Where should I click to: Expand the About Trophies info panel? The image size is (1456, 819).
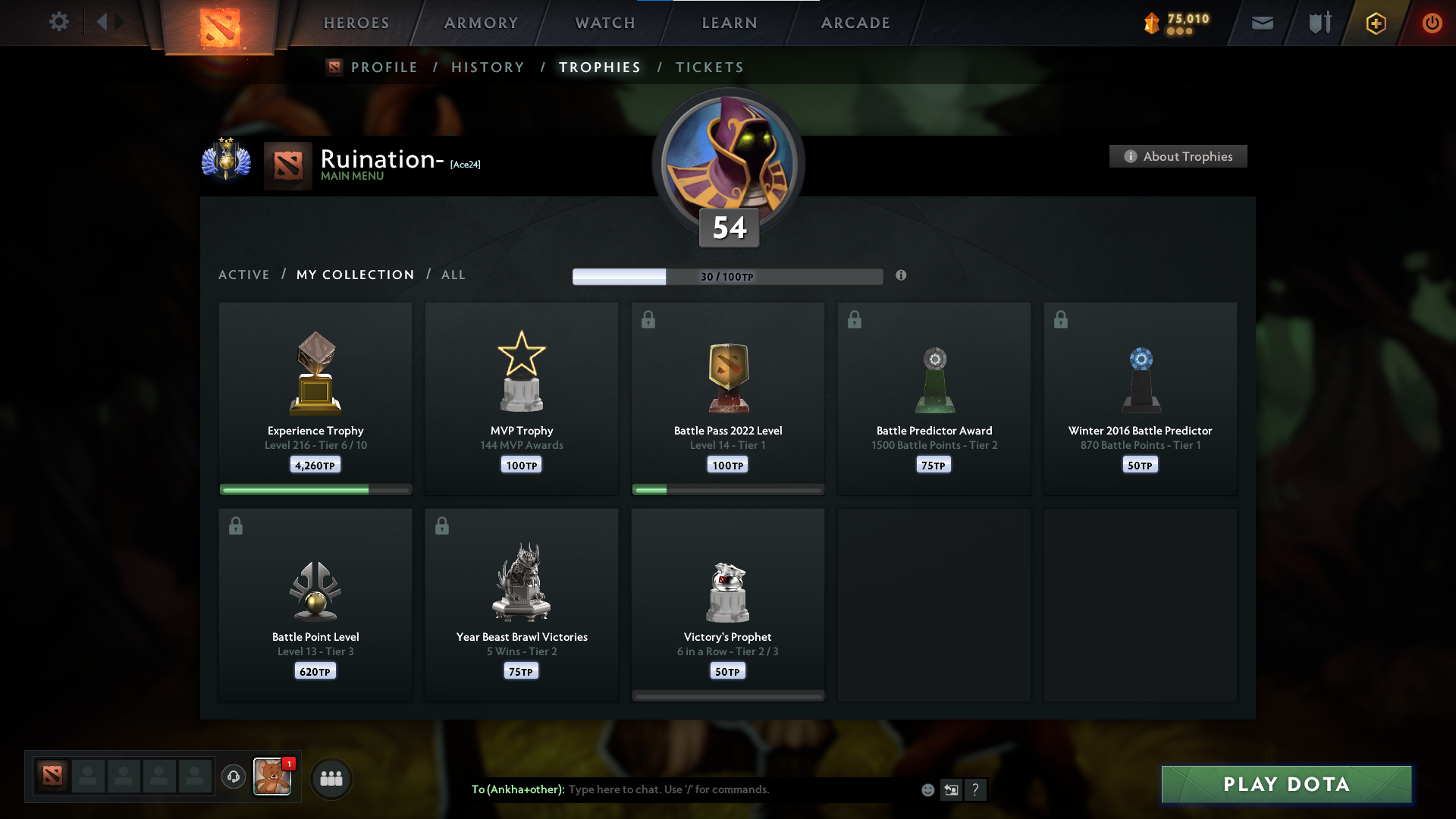tap(1177, 156)
